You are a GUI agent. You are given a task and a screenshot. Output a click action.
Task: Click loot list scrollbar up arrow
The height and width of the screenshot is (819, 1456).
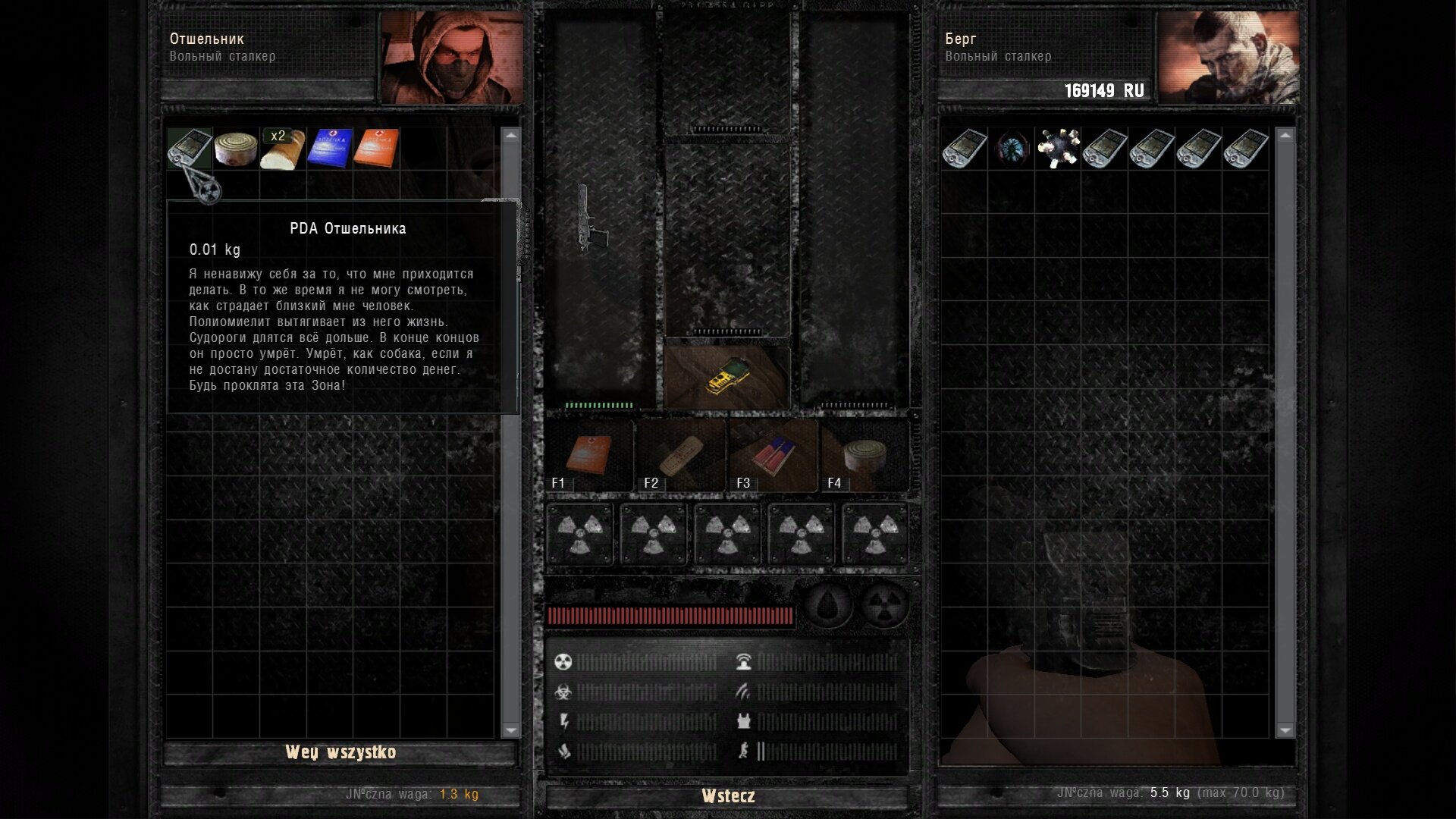(x=511, y=136)
